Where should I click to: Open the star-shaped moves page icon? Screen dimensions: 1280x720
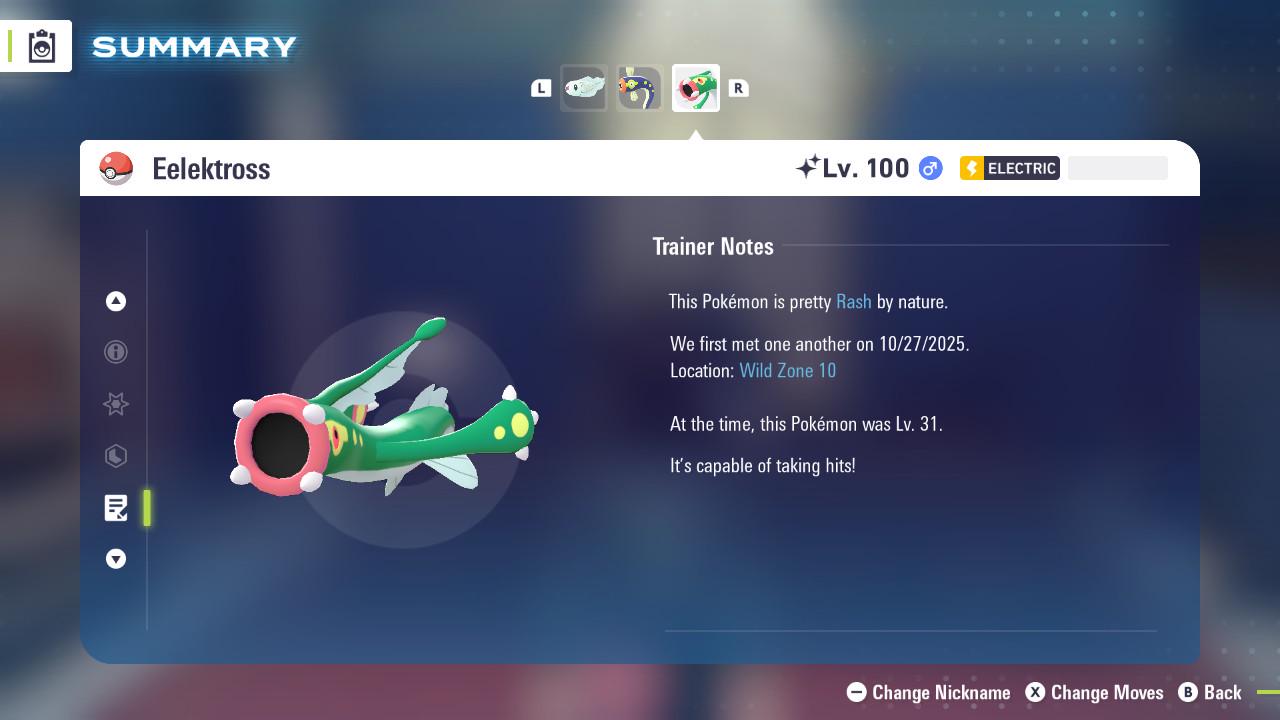pyautogui.click(x=116, y=404)
